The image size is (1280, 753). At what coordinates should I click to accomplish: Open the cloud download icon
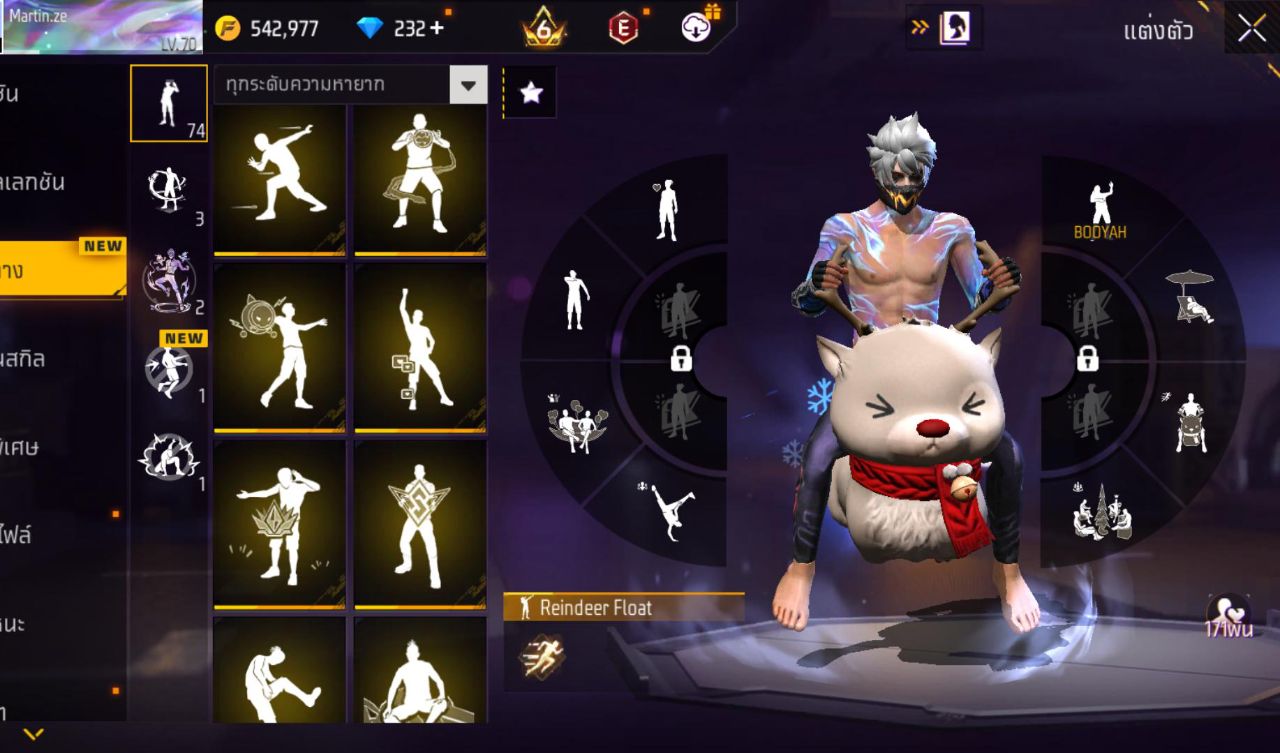coord(697,27)
